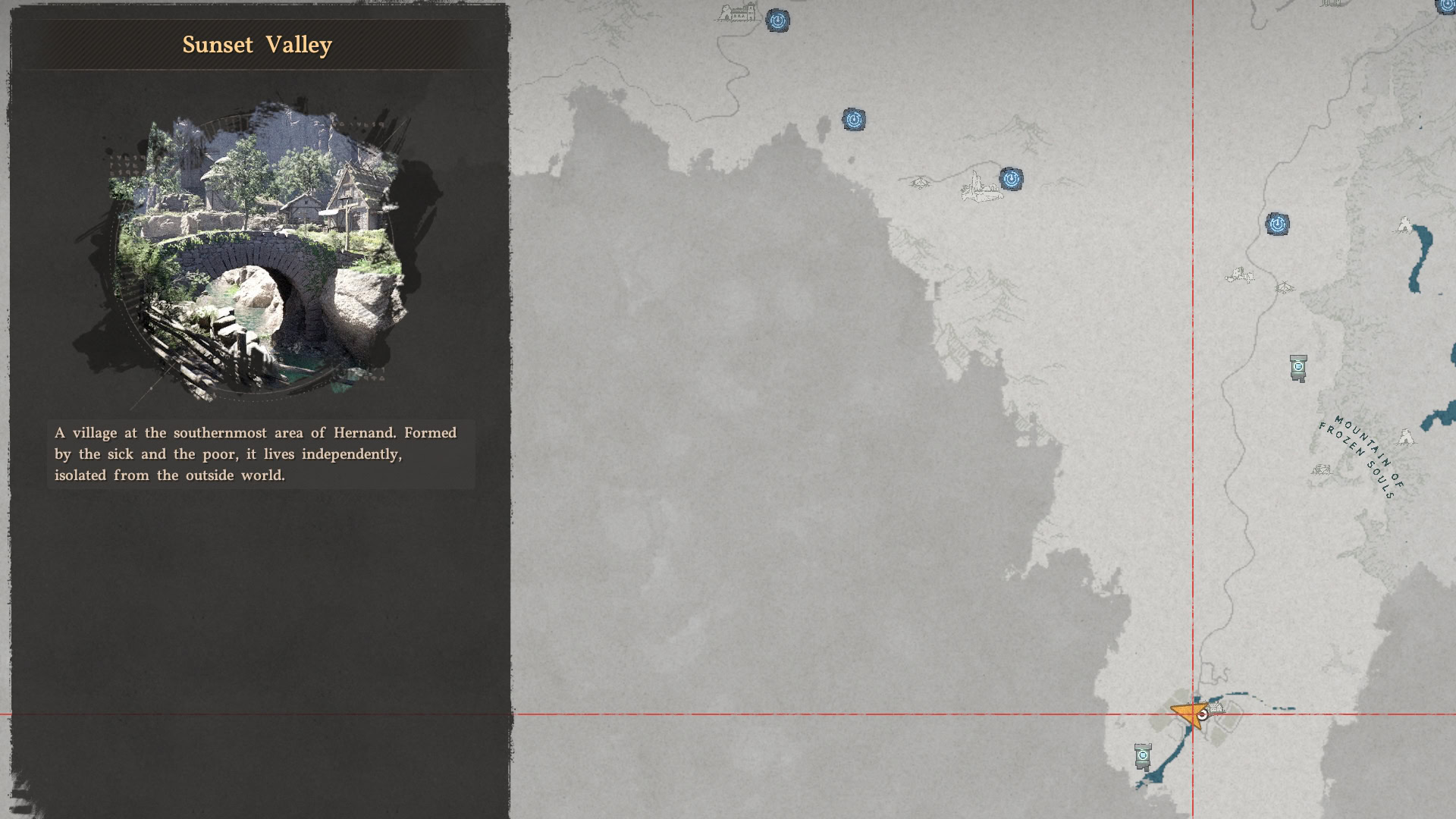Click the castle illustration at the map's top edge
1456x819 pixels.
[737, 14]
